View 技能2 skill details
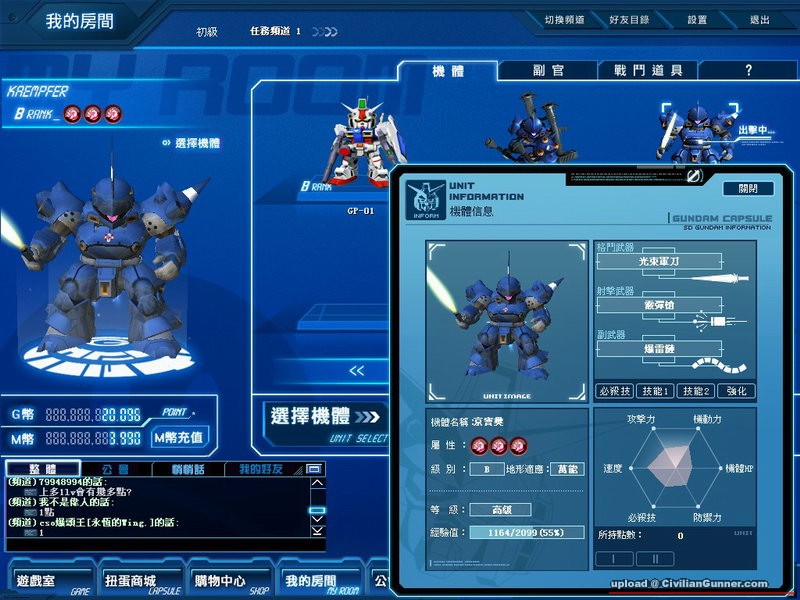800x600 pixels. (698, 391)
